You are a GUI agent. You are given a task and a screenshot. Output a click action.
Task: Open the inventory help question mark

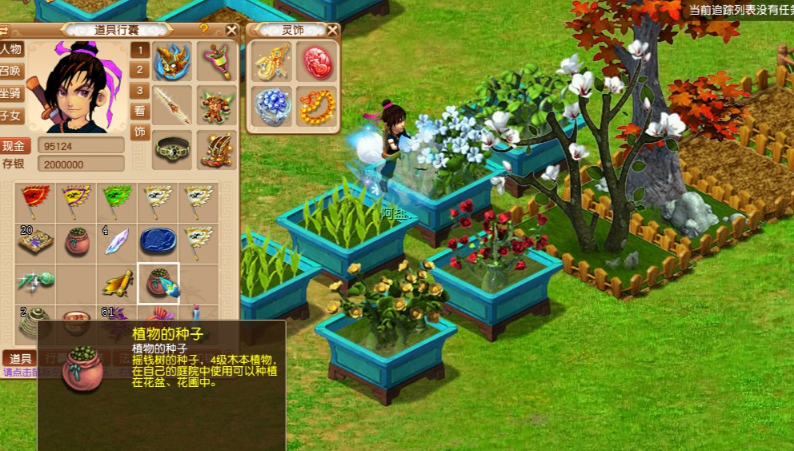[x=204, y=30]
